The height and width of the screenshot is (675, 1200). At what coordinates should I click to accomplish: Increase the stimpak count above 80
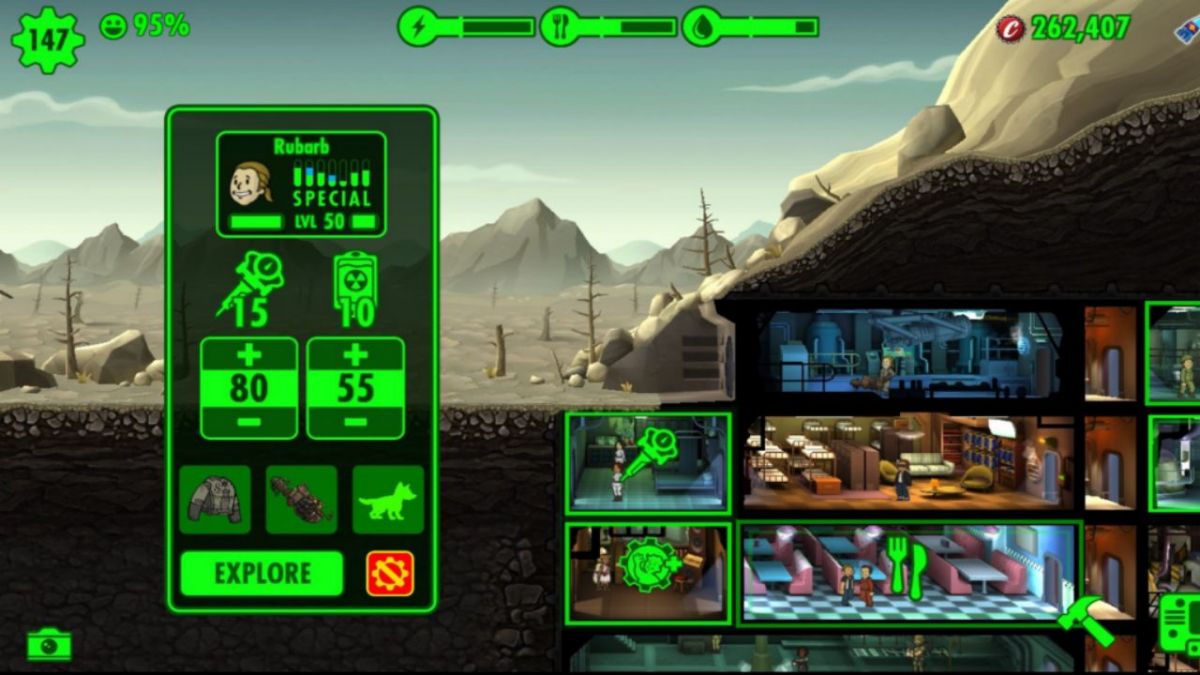[249, 356]
